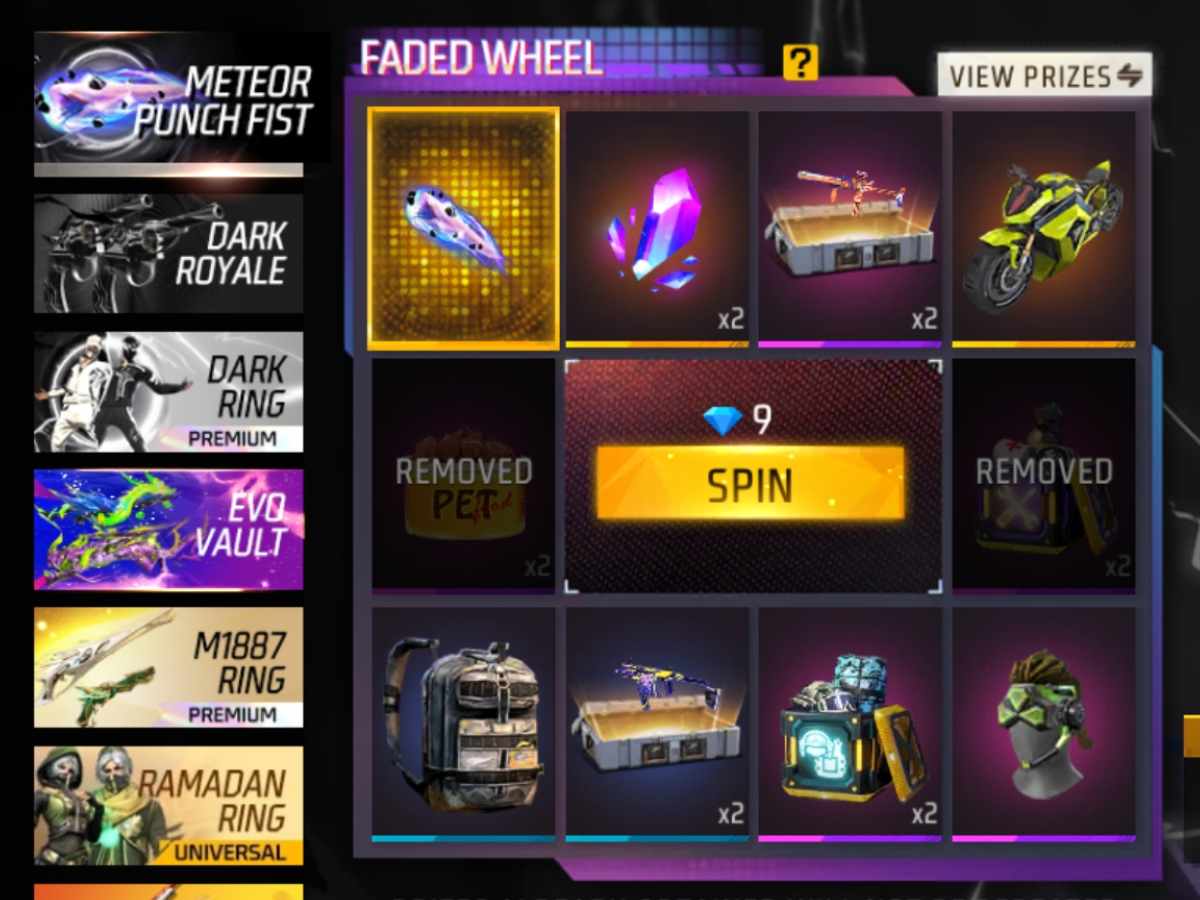The width and height of the screenshot is (1200, 900).
Task: View the green goggles head mask prize
Action: pyautogui.click(x=1043, y=722)
